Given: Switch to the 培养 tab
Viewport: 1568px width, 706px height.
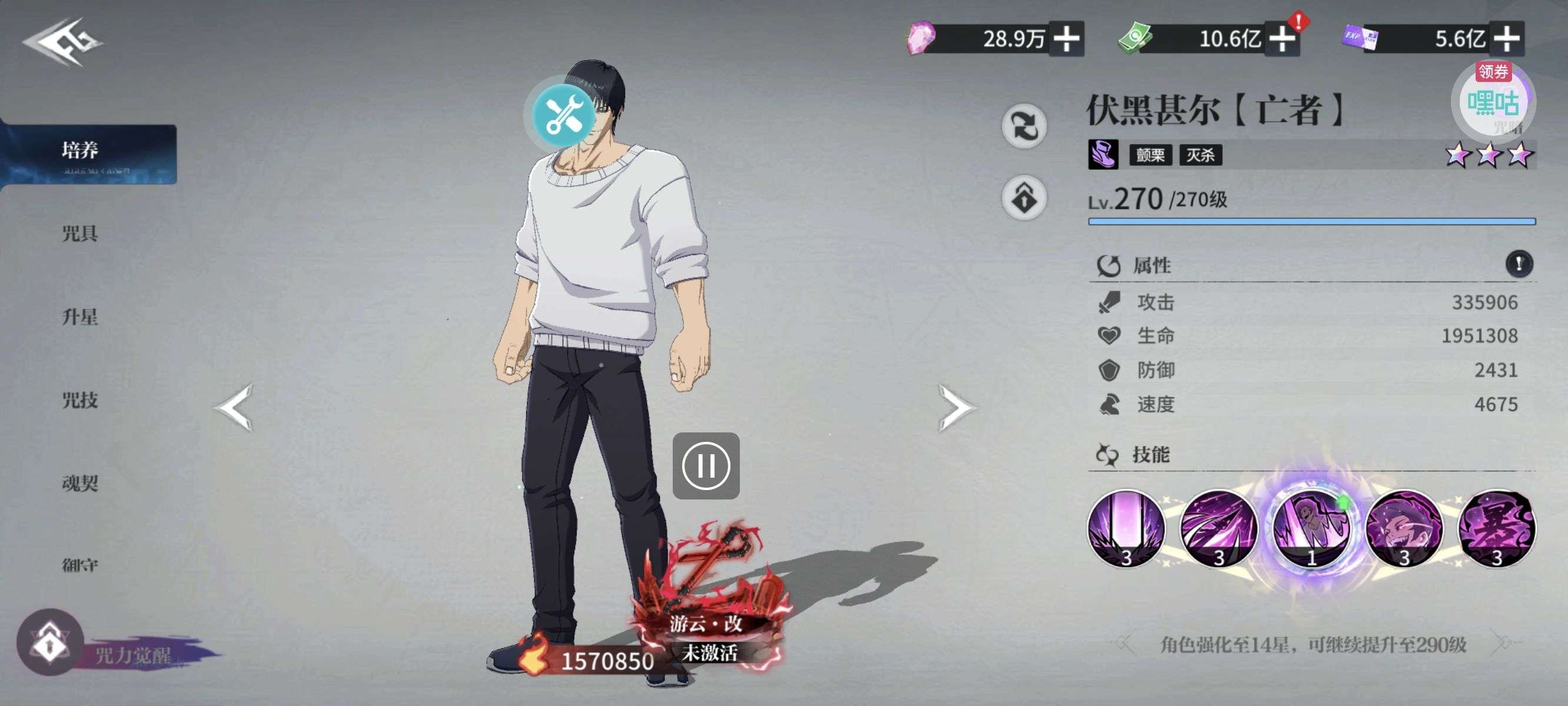Looking at the screenshot, I should [x=81, y=151].
